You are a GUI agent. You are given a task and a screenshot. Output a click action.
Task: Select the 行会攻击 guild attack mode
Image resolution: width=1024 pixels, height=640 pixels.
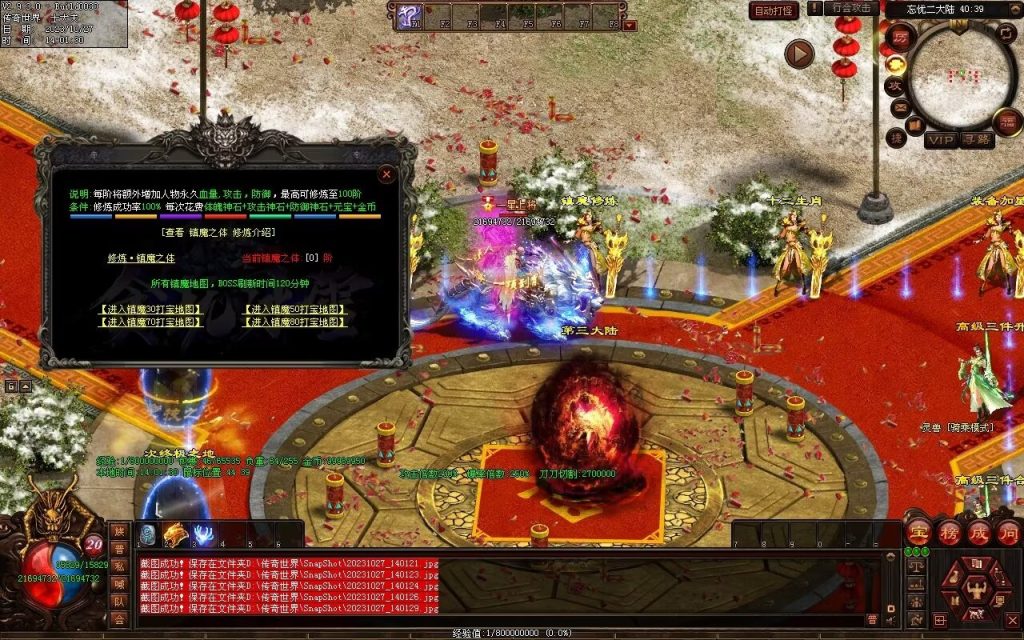852,9
